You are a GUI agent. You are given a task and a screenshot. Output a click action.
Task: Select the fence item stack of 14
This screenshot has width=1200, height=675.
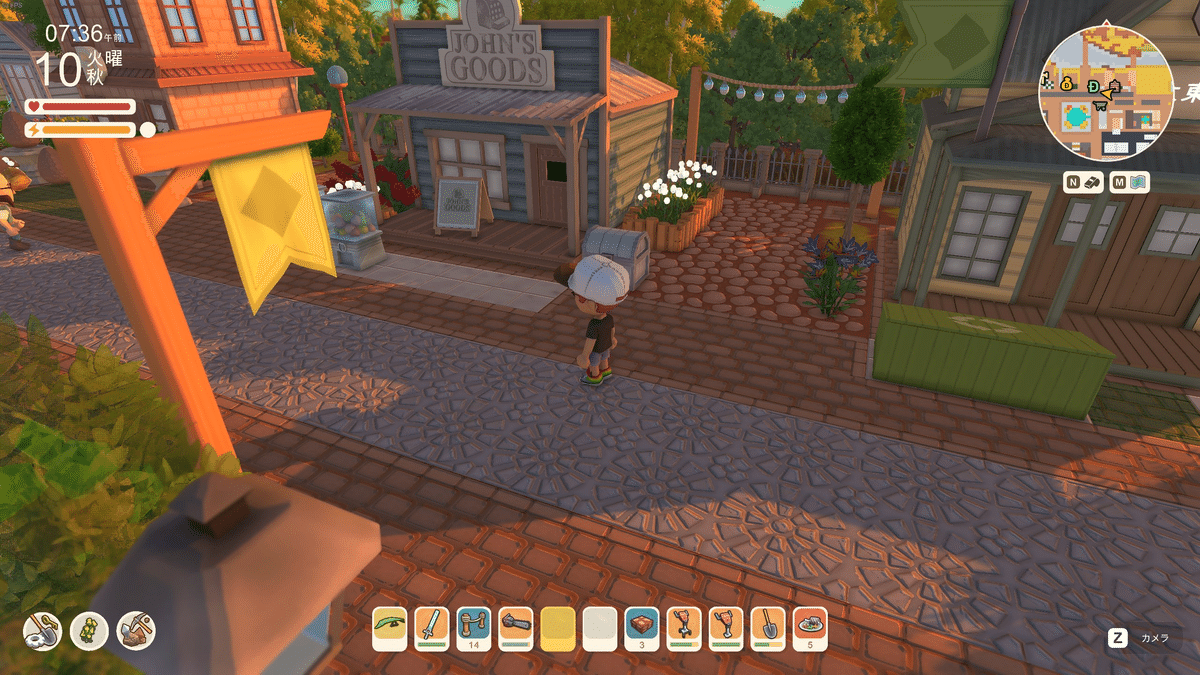tap(474, 628)
